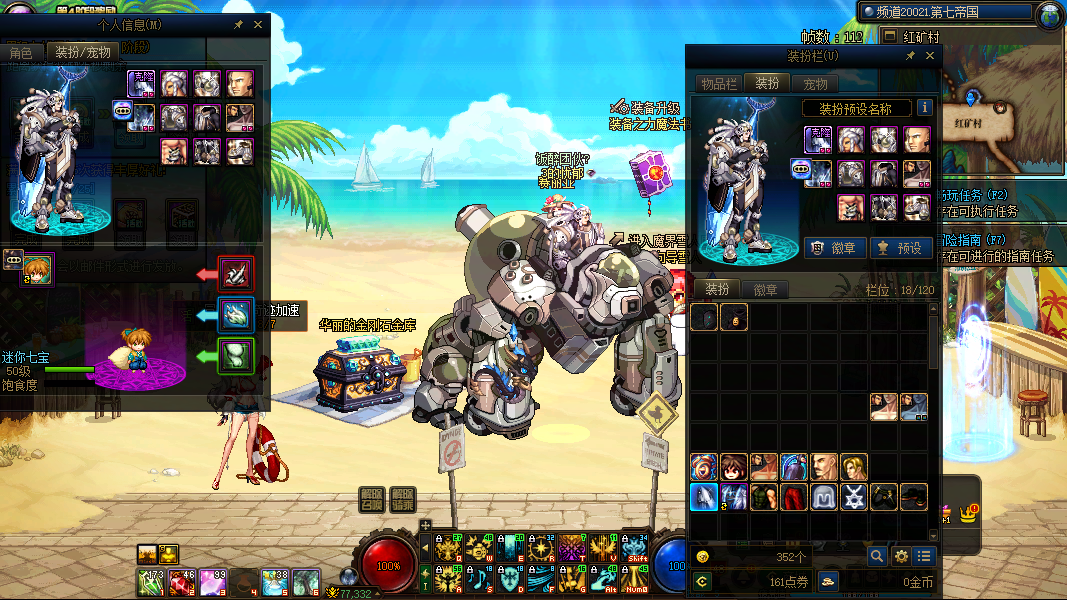Viewport: 1067px width, 600px height.
Task: Open inventory gear settings button
Action: click(x=901, y=556)
